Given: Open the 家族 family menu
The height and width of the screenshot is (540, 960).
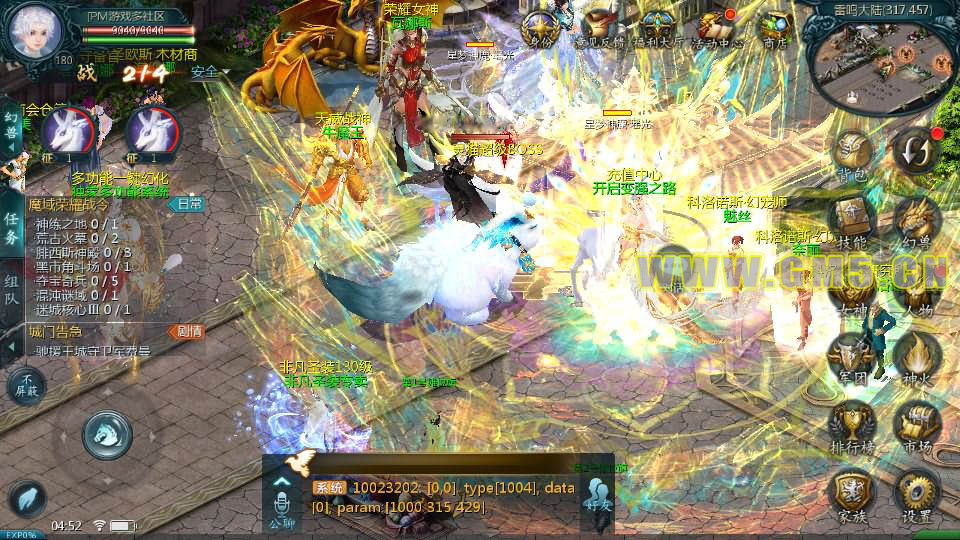Looking at the screenshot, I should point(852,495).
